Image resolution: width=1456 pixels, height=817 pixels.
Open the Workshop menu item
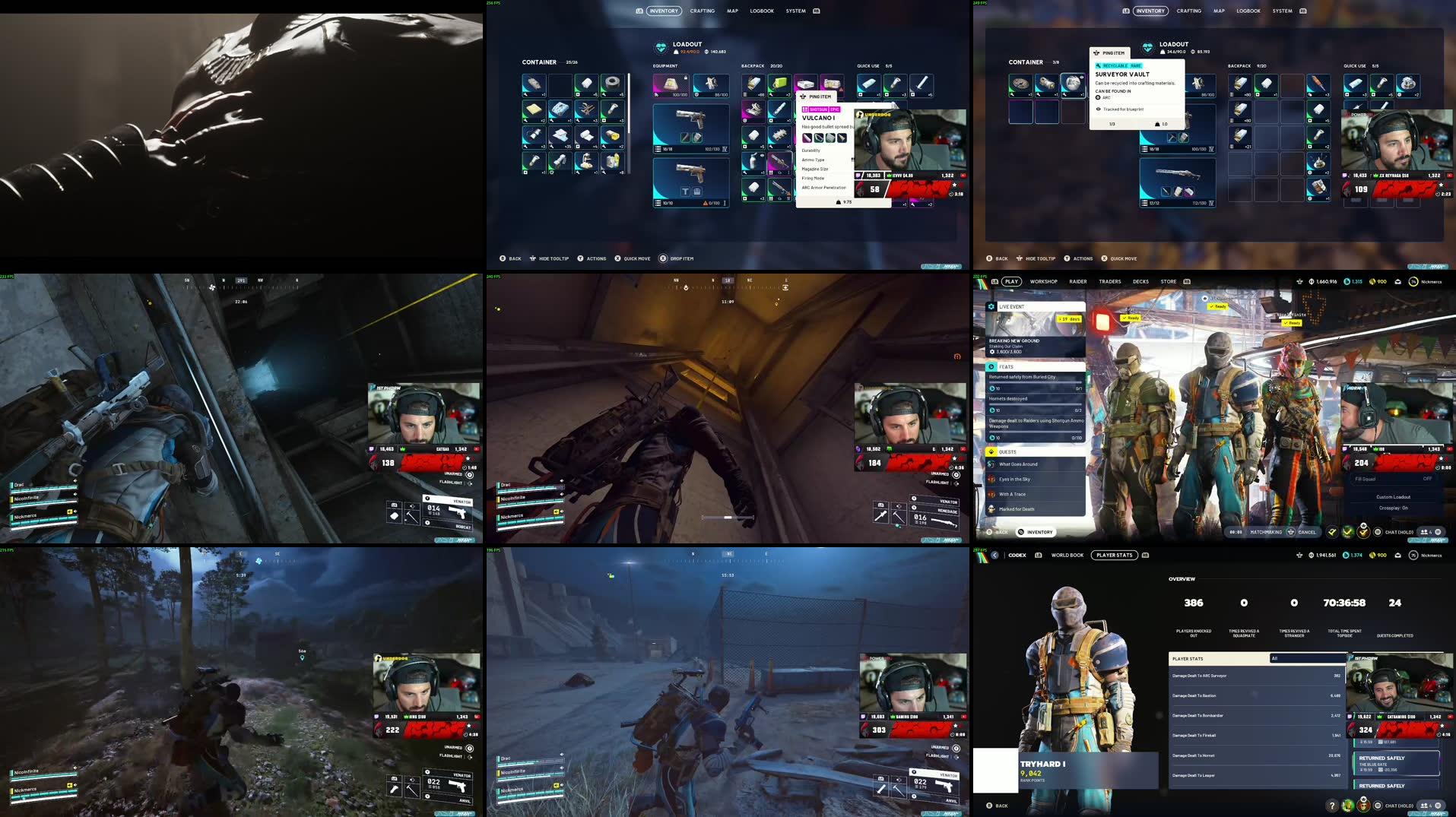tap(1044, 281)
